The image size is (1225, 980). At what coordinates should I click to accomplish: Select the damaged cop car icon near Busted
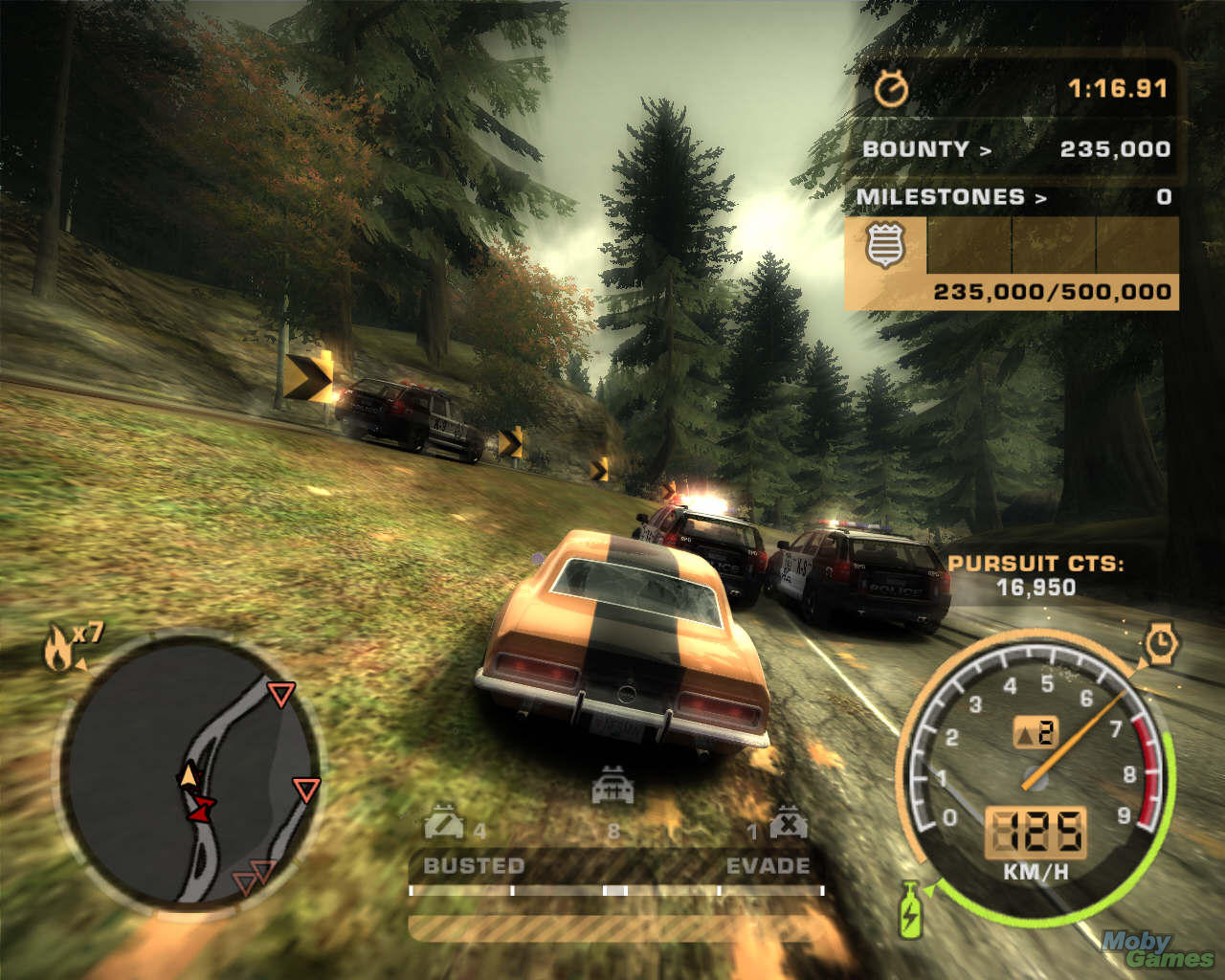[443, 822]
